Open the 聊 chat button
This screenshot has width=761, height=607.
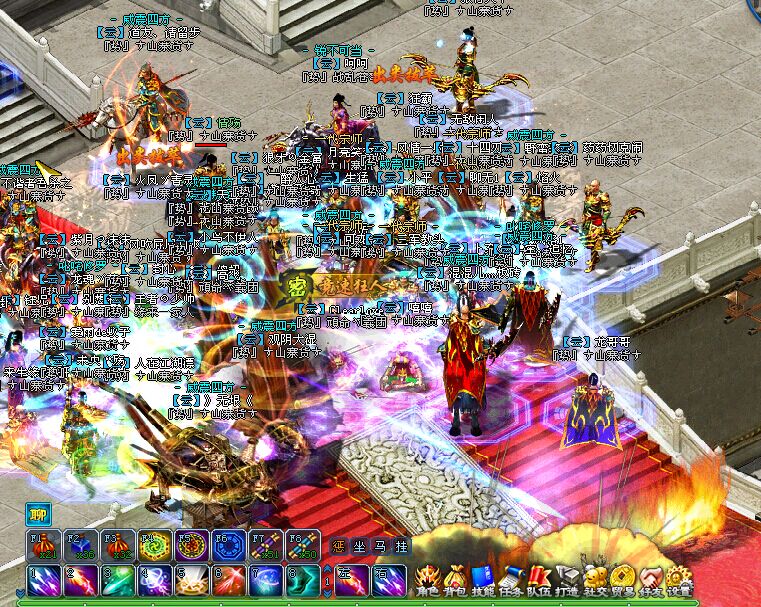pos(39,515)
